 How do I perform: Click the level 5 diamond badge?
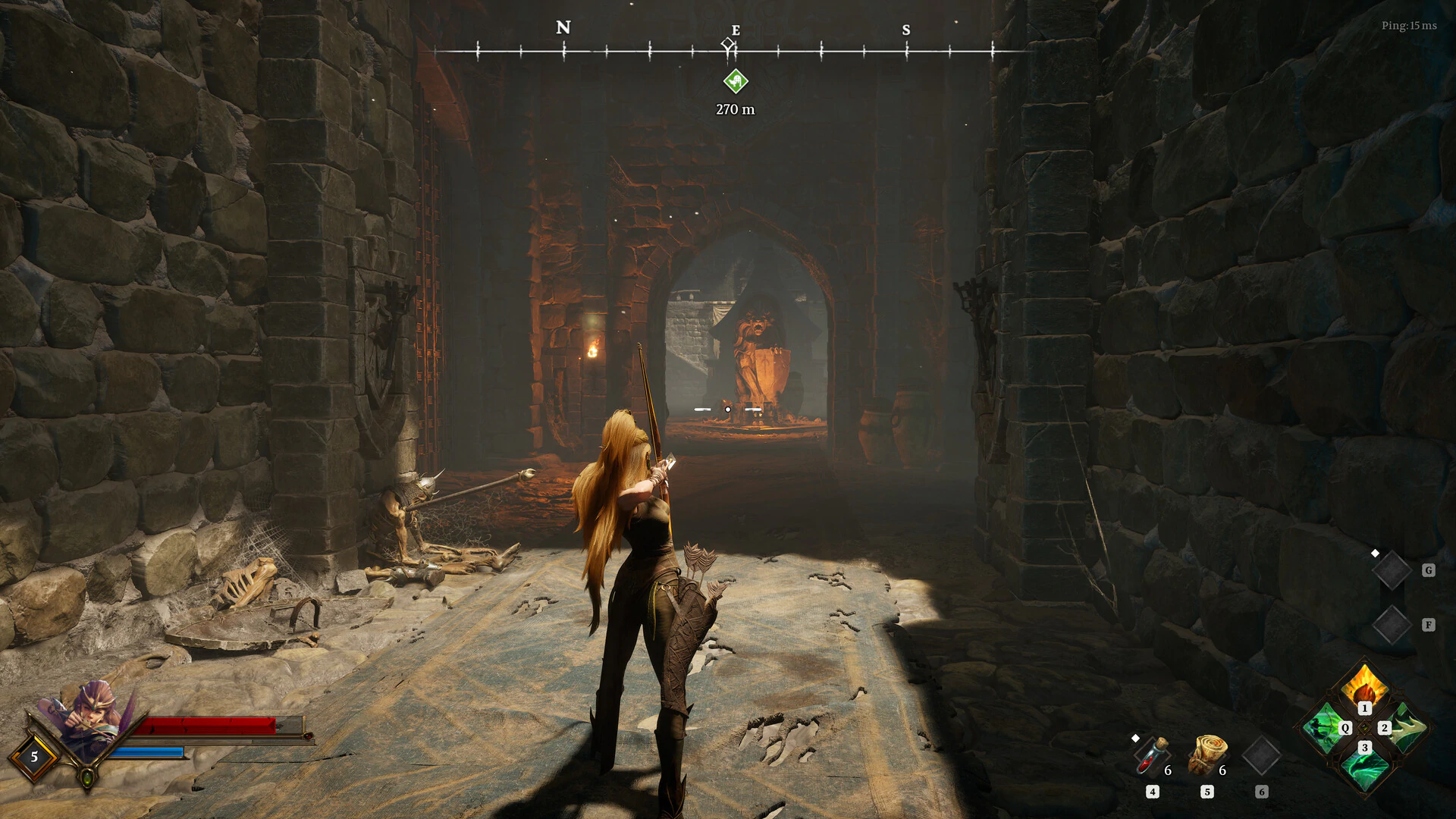tap(33, 756)
